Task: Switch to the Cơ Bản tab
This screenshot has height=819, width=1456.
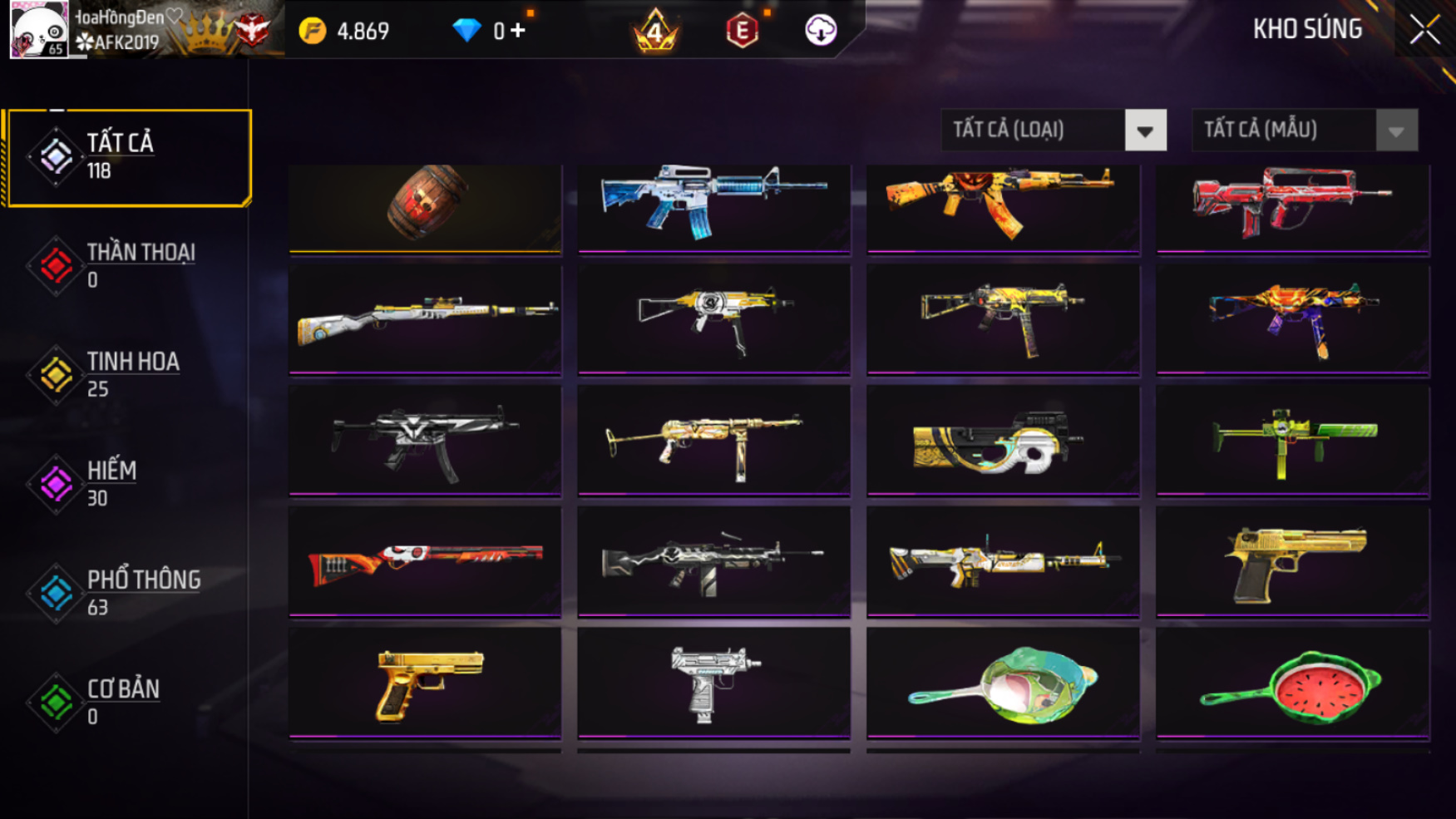Action: pyautogui.click(x=125, y=702)
